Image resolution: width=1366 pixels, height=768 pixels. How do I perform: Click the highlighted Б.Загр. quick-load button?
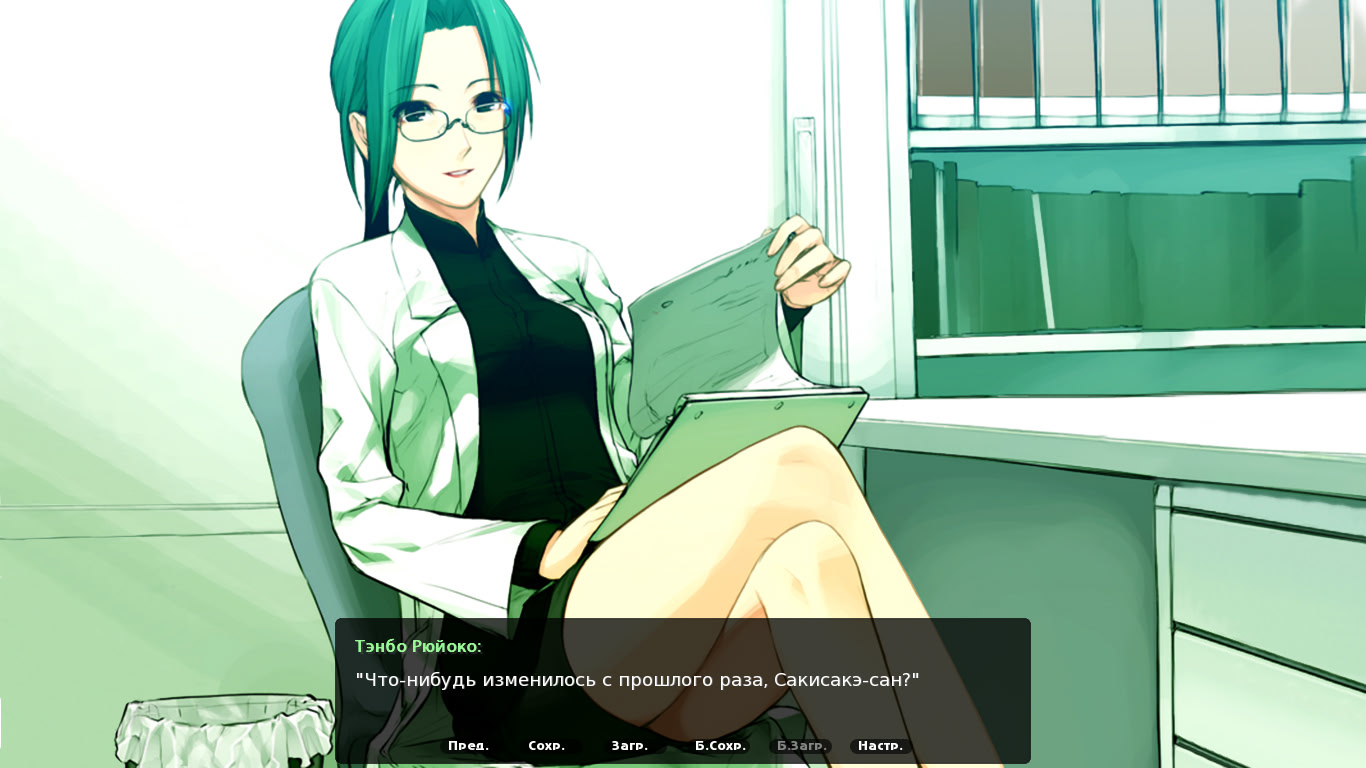801,745
